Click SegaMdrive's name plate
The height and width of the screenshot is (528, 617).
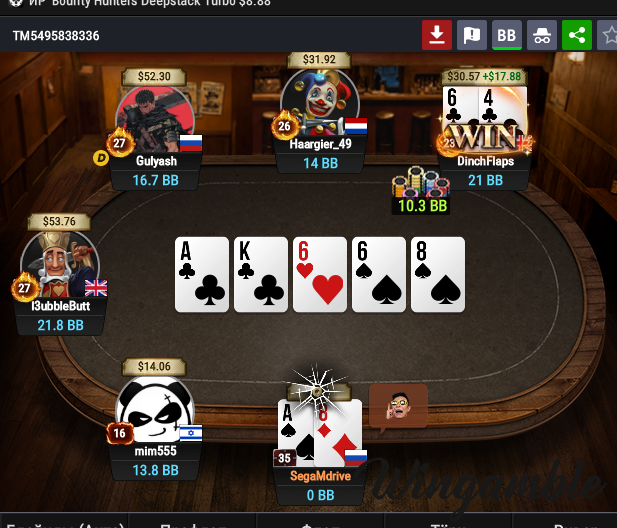click(320, 475)
